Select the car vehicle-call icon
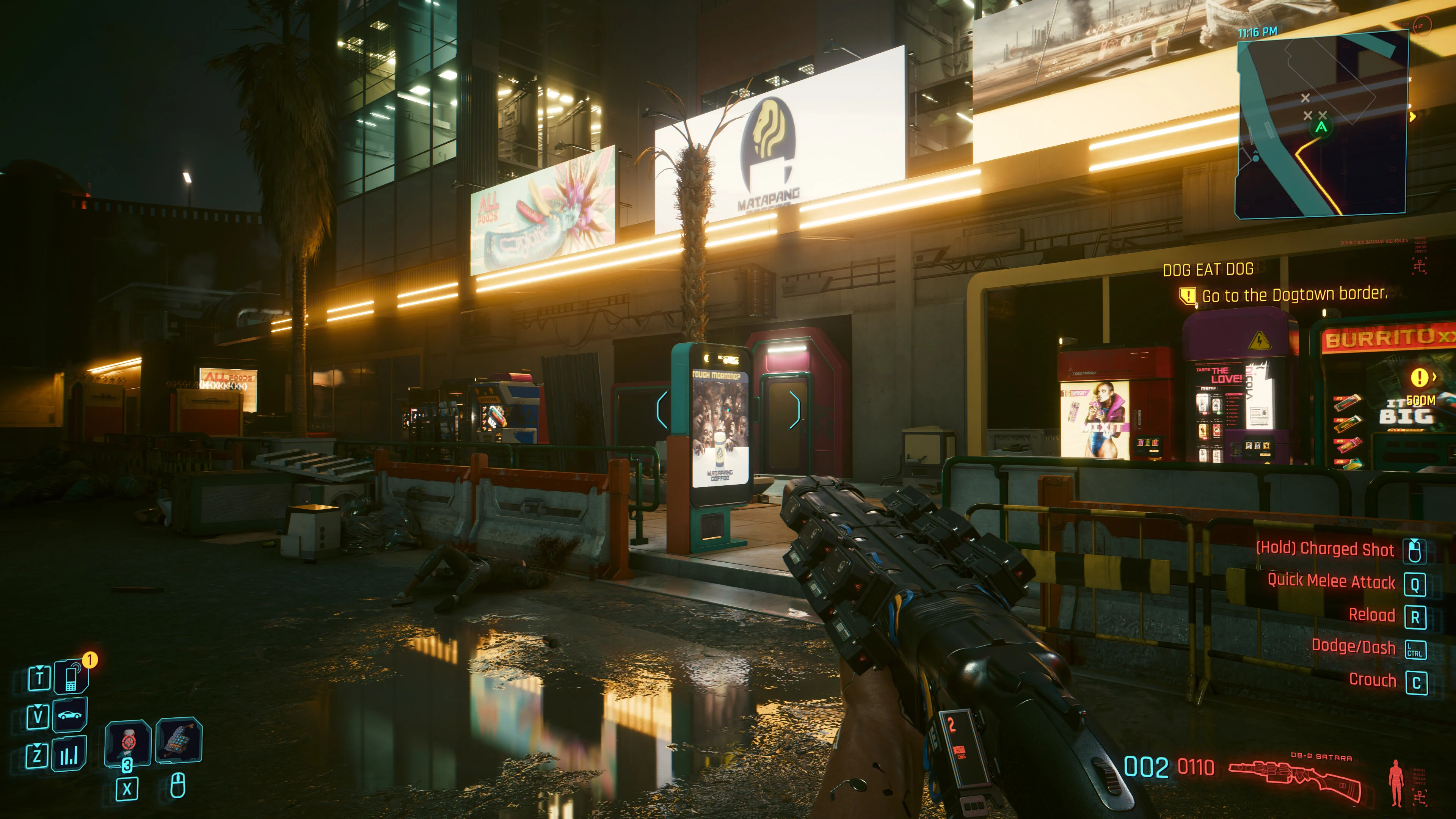This screenshot has width=1456, height=819. click(x=70, y=715)
